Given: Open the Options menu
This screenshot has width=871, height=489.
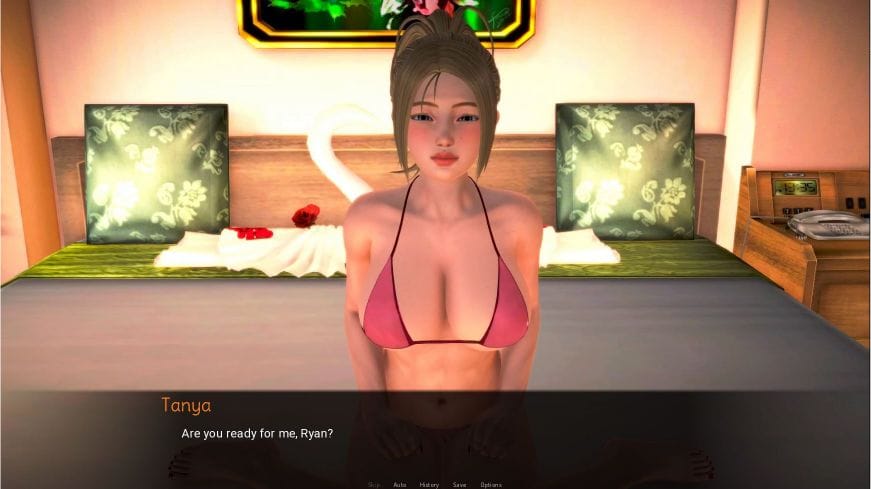Looking at the screenshot, I should [x=491, y=484].
